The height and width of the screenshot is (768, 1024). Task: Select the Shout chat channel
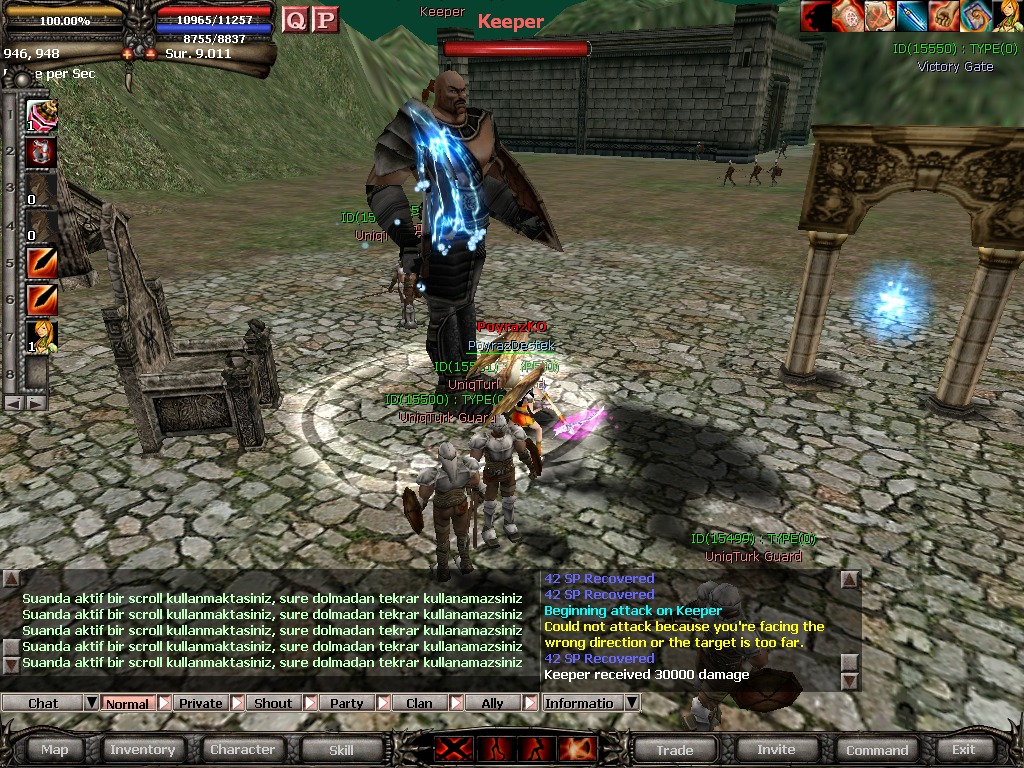[x=273, y=703]
